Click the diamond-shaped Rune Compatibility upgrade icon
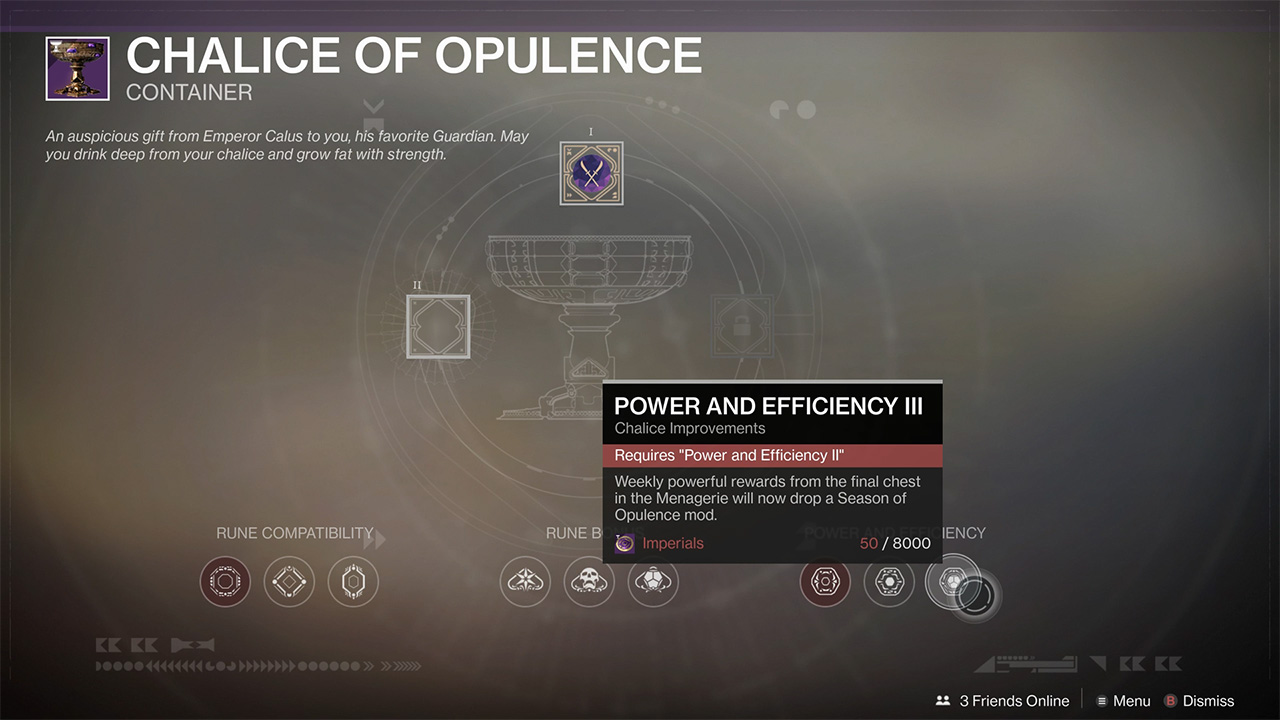Viewport: 1280px width, 720px height. [x=289, y=581]
